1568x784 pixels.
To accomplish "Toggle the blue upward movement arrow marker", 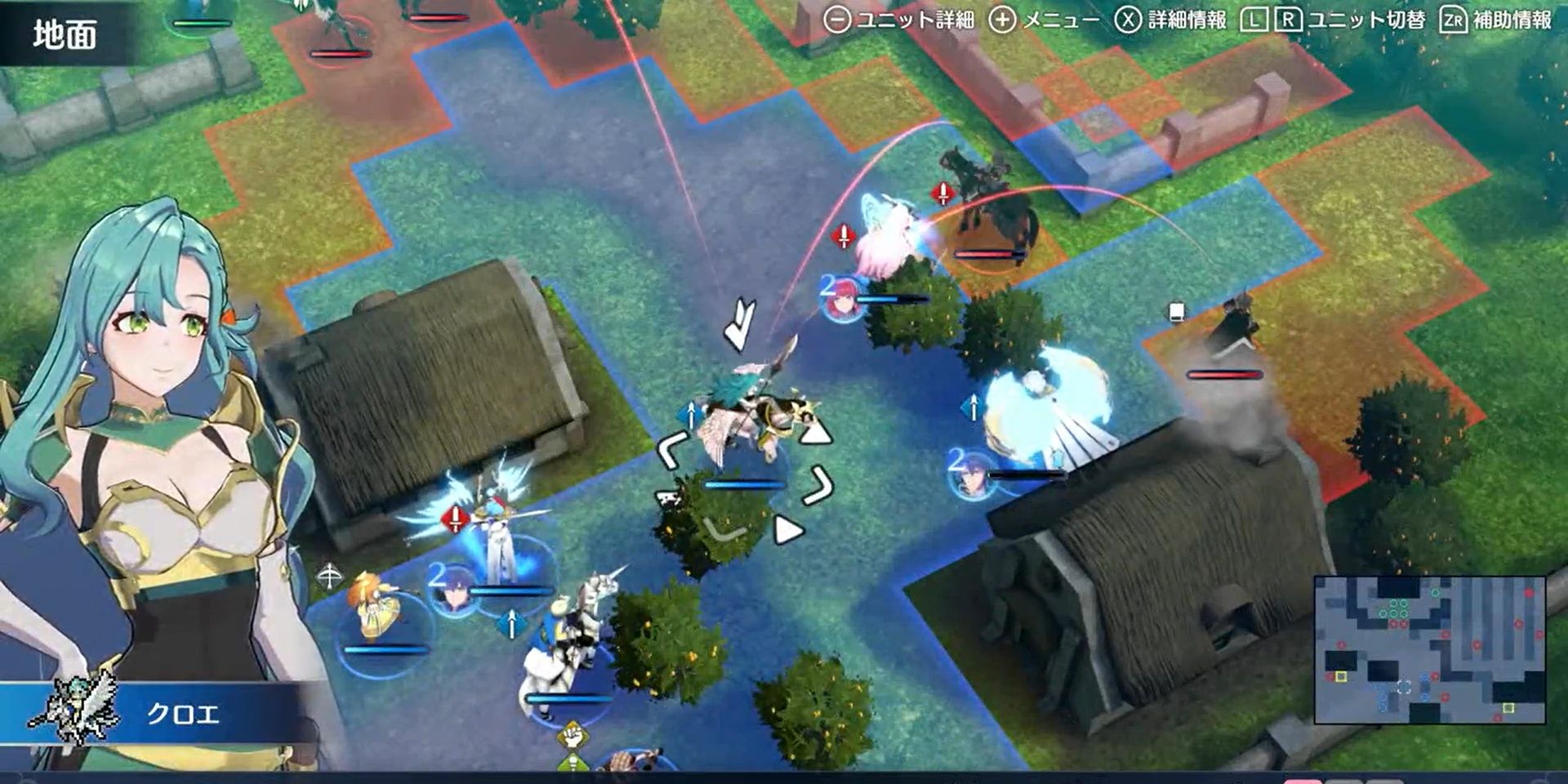I will point(692,414).
